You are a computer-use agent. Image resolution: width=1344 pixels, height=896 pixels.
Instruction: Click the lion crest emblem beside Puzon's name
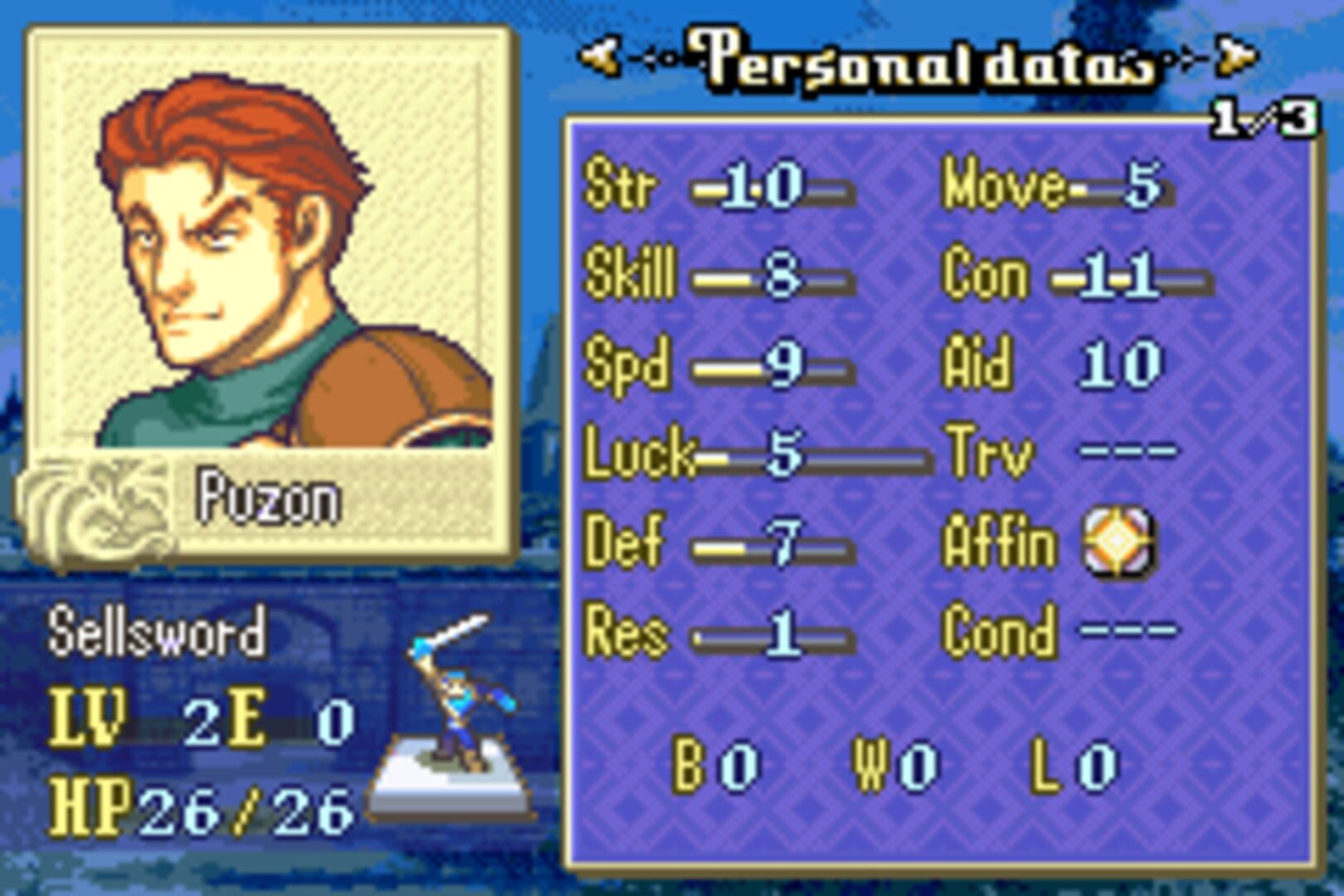click(100, 506)
